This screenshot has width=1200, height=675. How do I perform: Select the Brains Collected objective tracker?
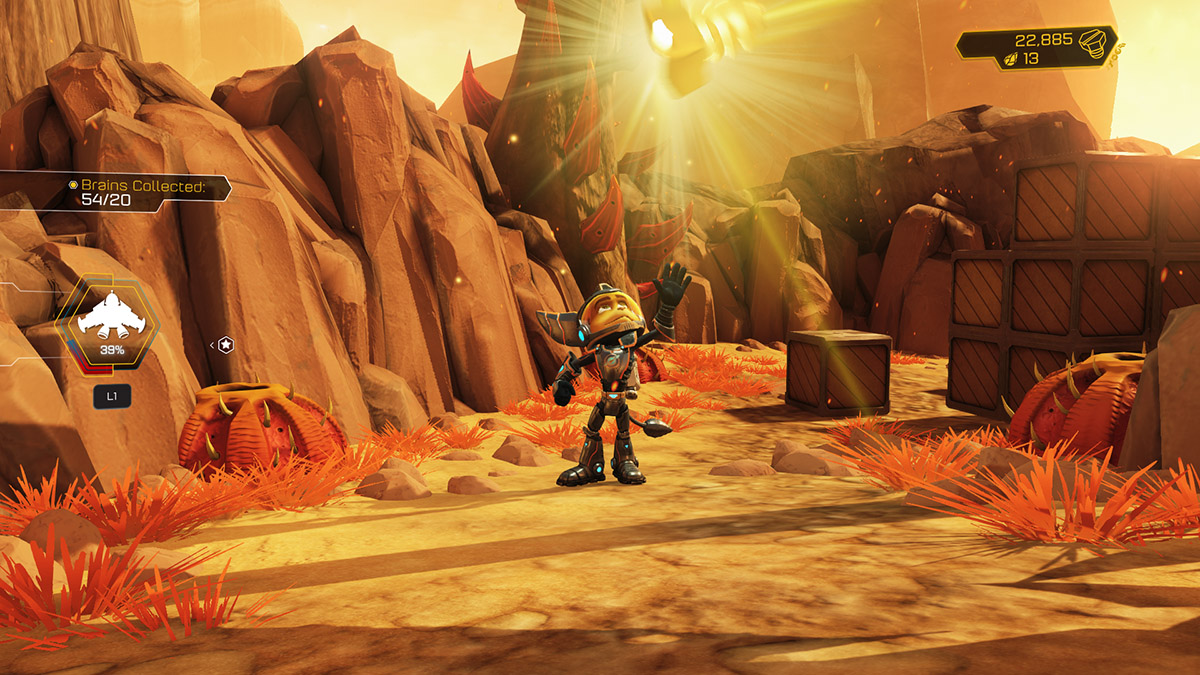point(142,192)
